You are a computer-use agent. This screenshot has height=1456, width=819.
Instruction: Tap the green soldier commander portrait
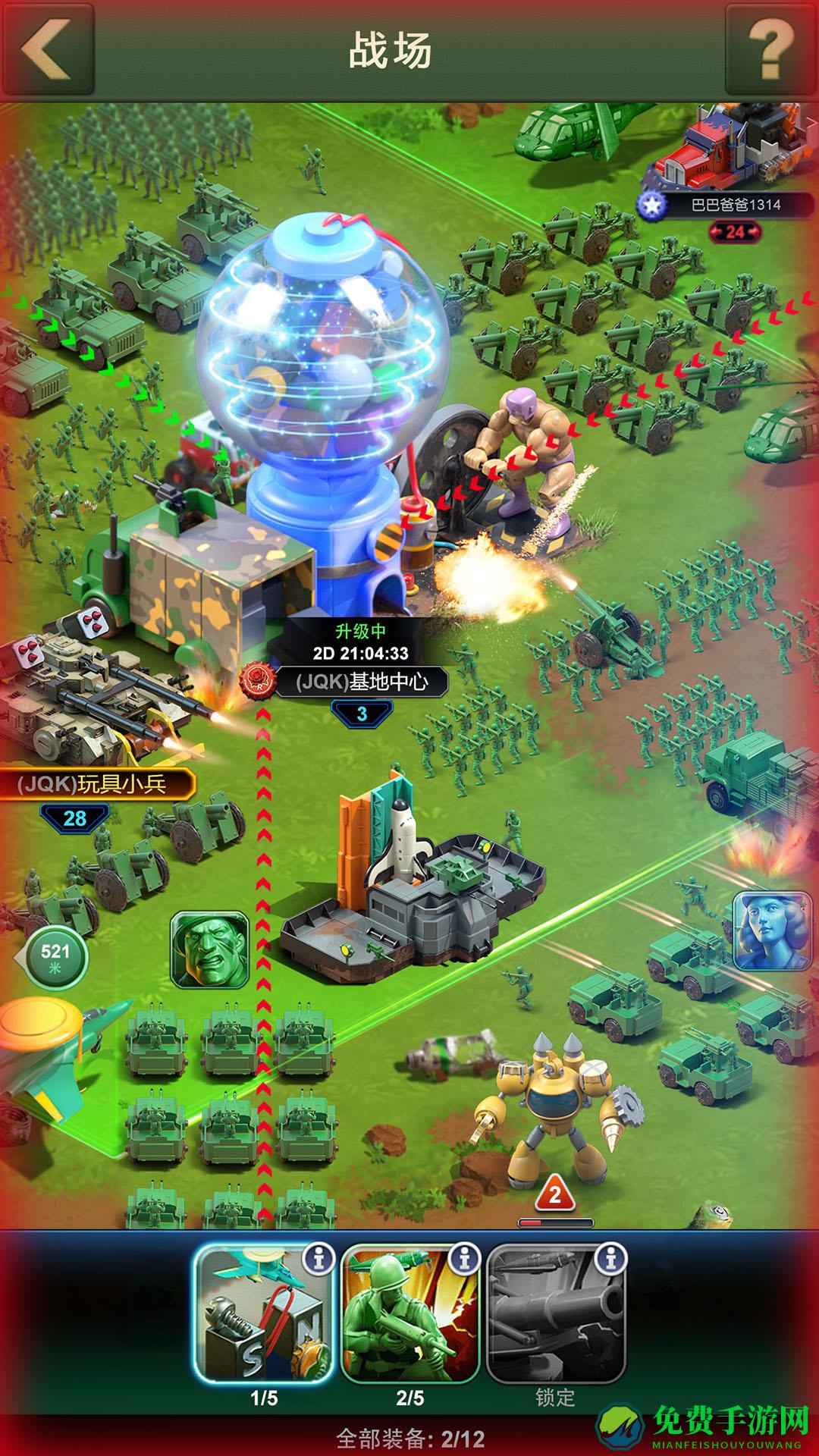[x=210, y=949]
